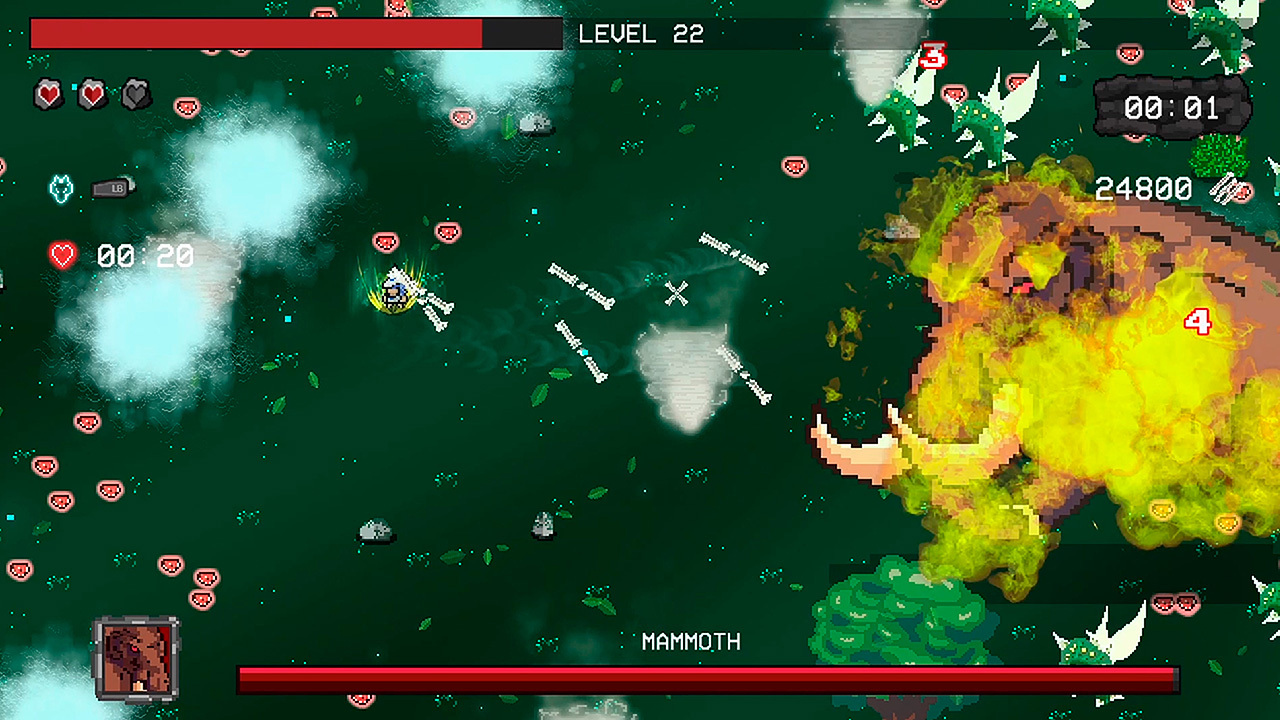
Task: Click the score 24800
Action: click(x=1143, y=188)
